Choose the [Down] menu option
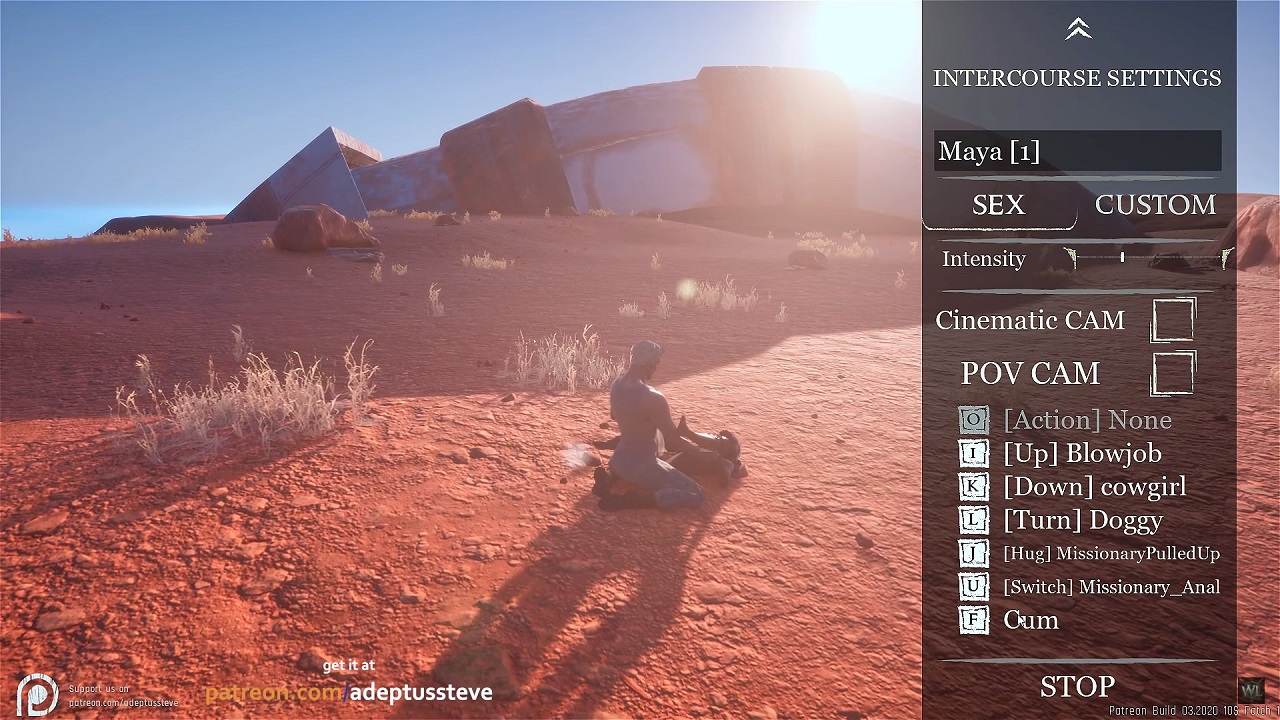The image size is (1280, 720). click(1094, 487)
